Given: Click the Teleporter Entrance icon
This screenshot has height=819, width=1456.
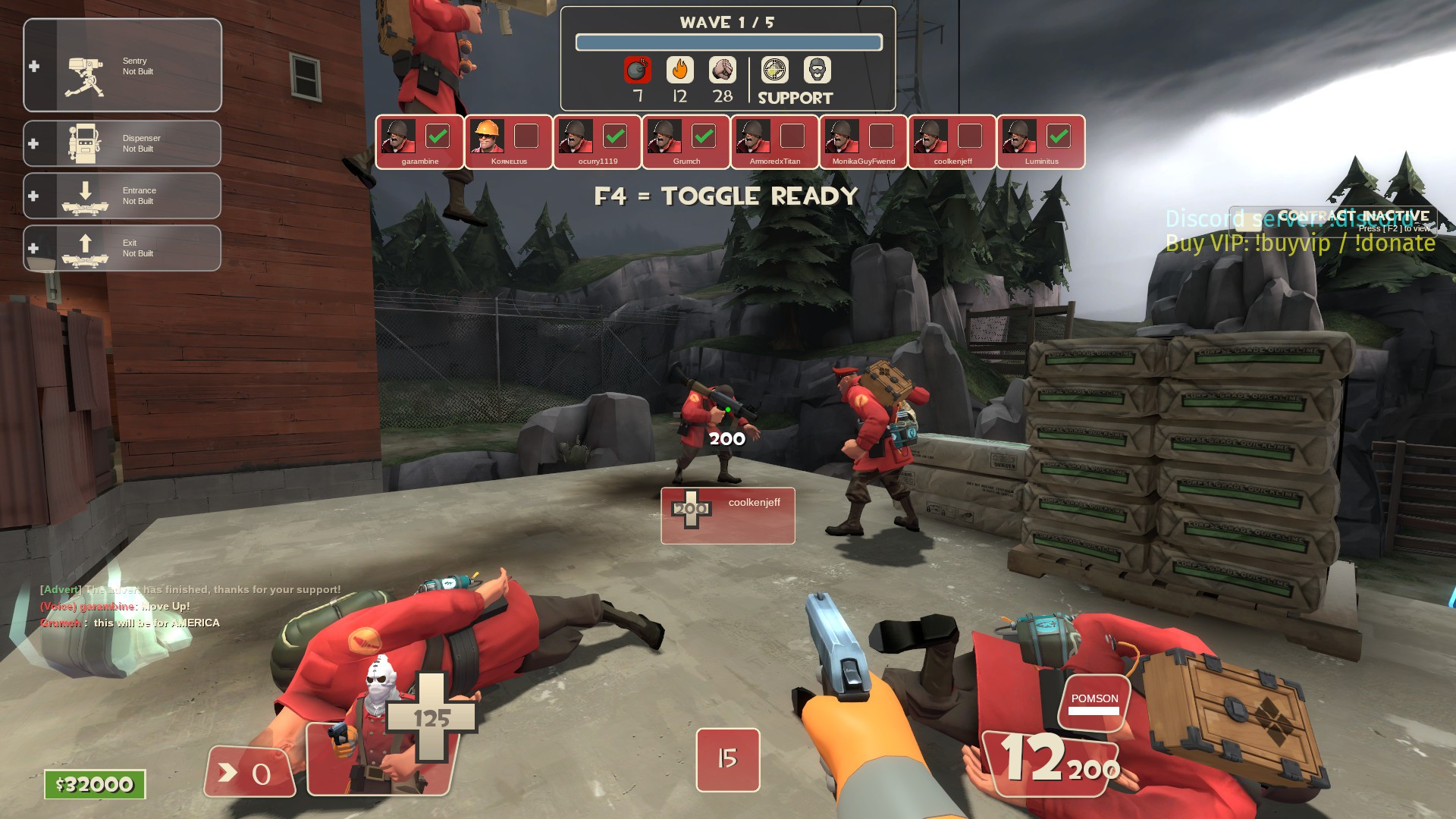Looking at the screenshot, I should coord(85,196).
